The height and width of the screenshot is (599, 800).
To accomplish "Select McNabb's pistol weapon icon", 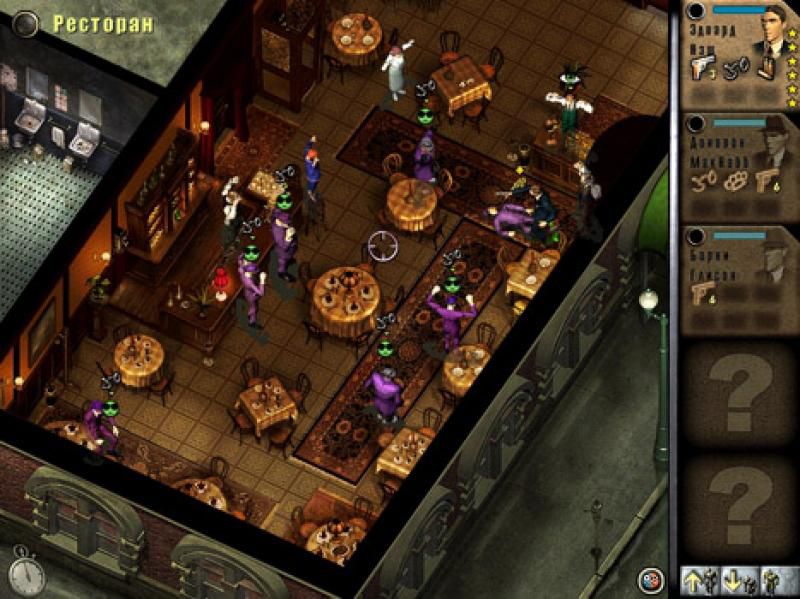I will pos(767,184).
